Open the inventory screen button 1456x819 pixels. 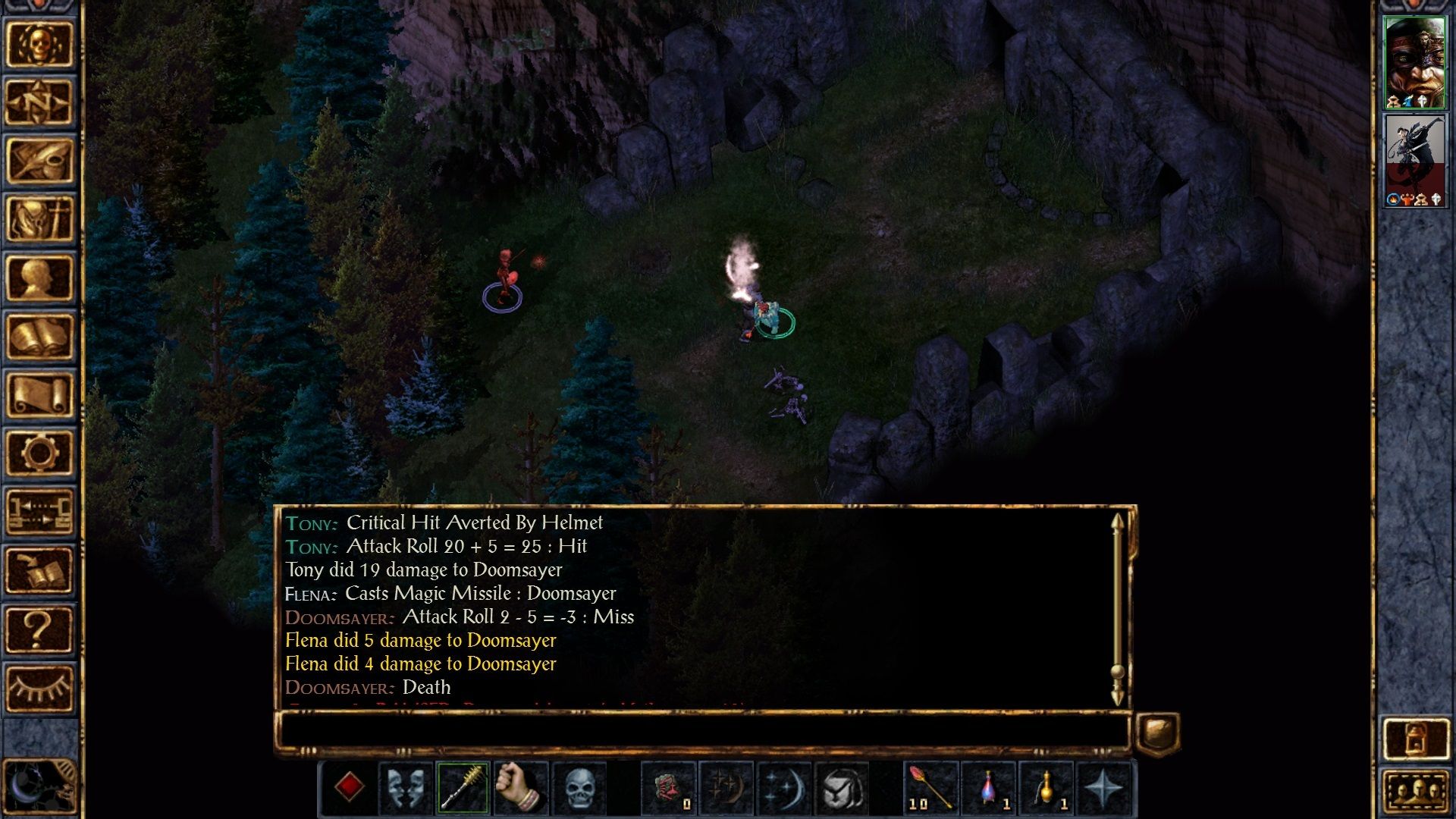[39, 219]
